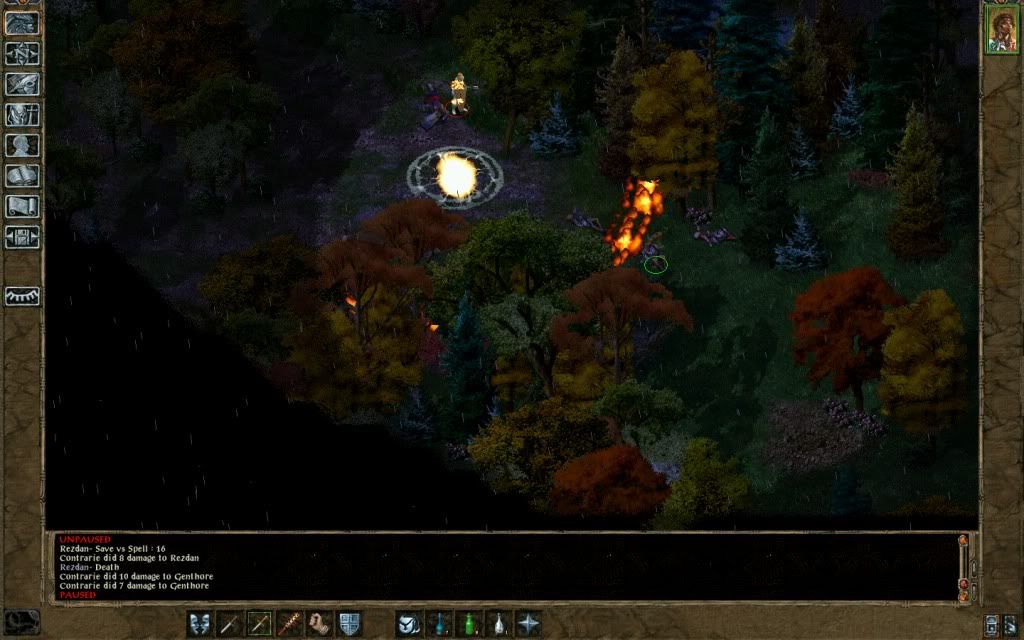Choose the spiked club weapon slot
1024x640 pixels.
[x=290, y=623]
